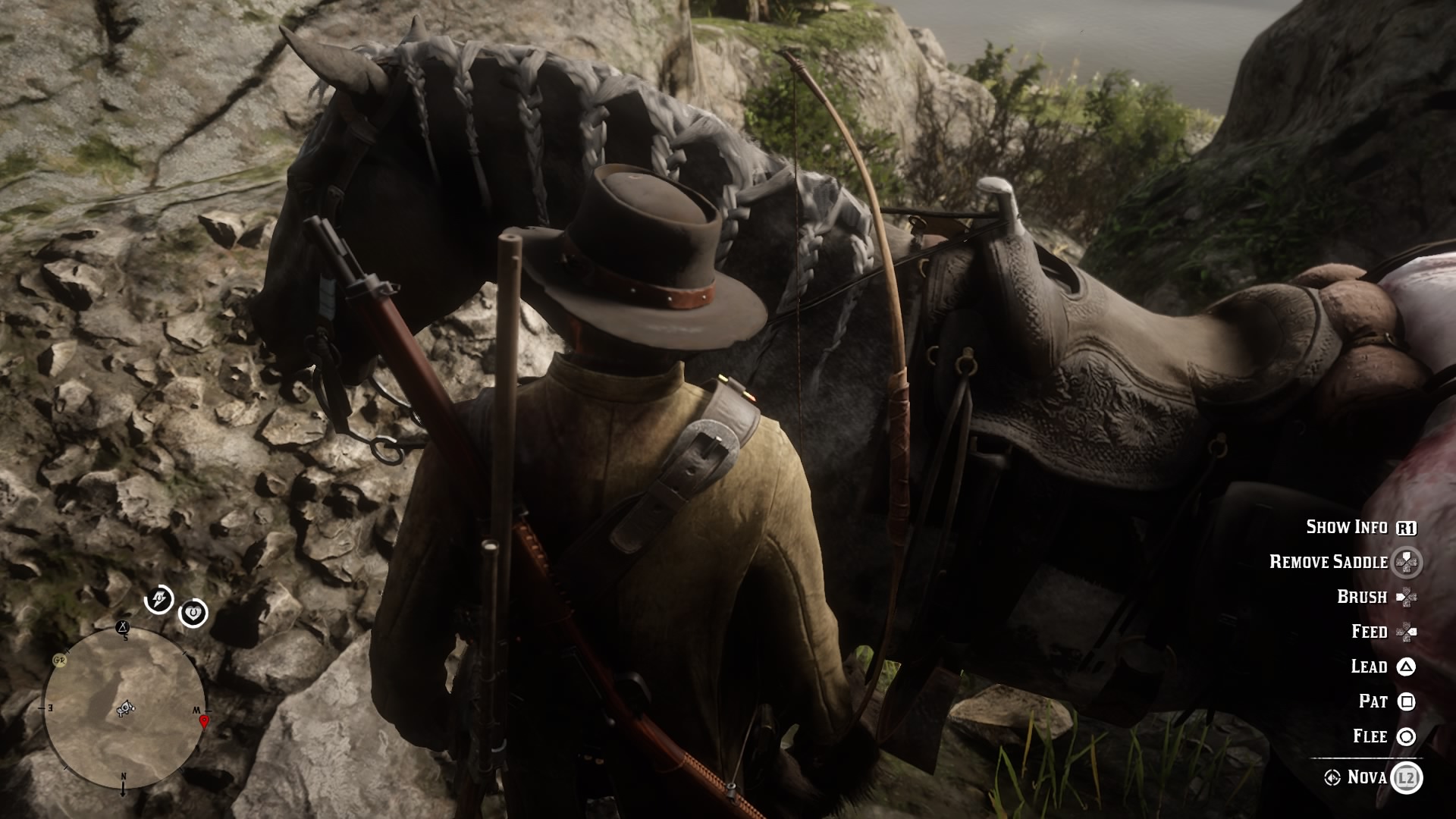Select the Lead option for the horse
Image resolution: width=1456 pixels, height=819 pixels.
click(1370, 667)
